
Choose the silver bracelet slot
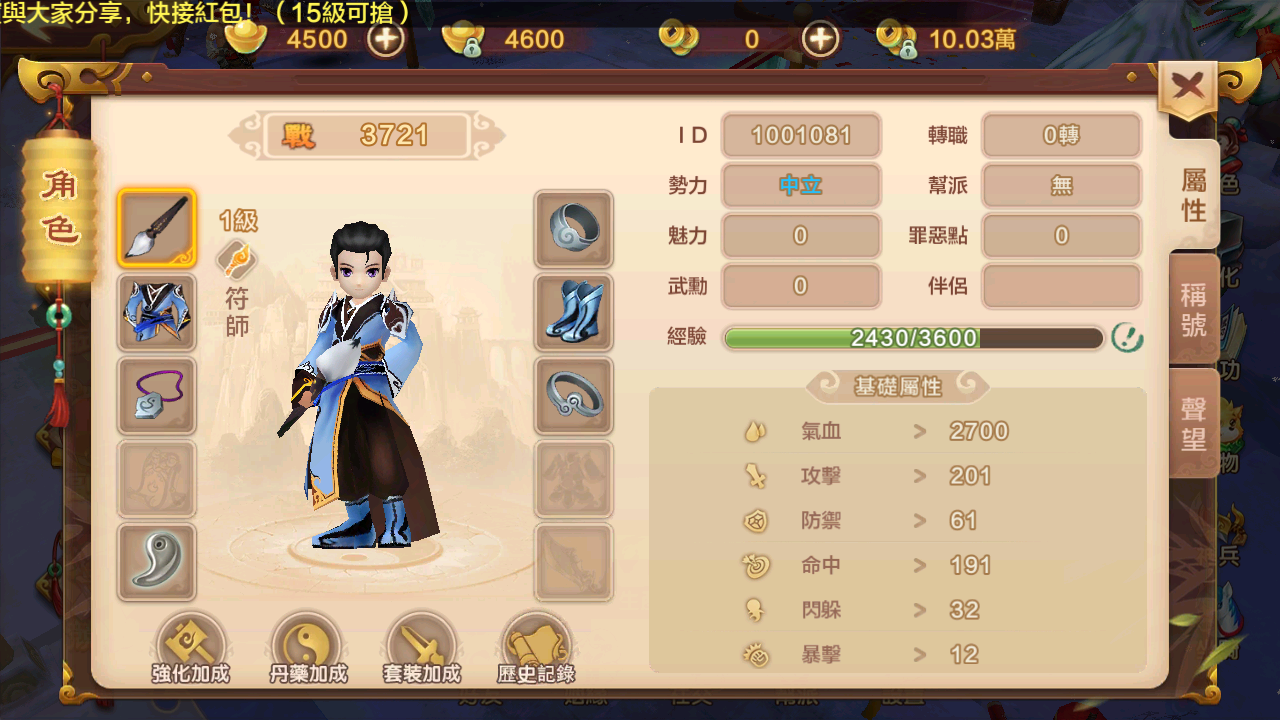(574, 395)
